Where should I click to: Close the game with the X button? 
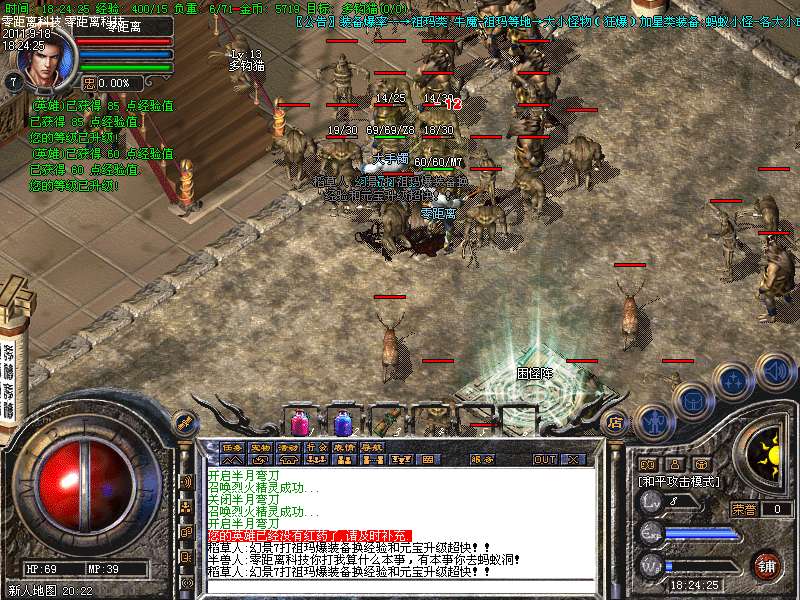573,459
